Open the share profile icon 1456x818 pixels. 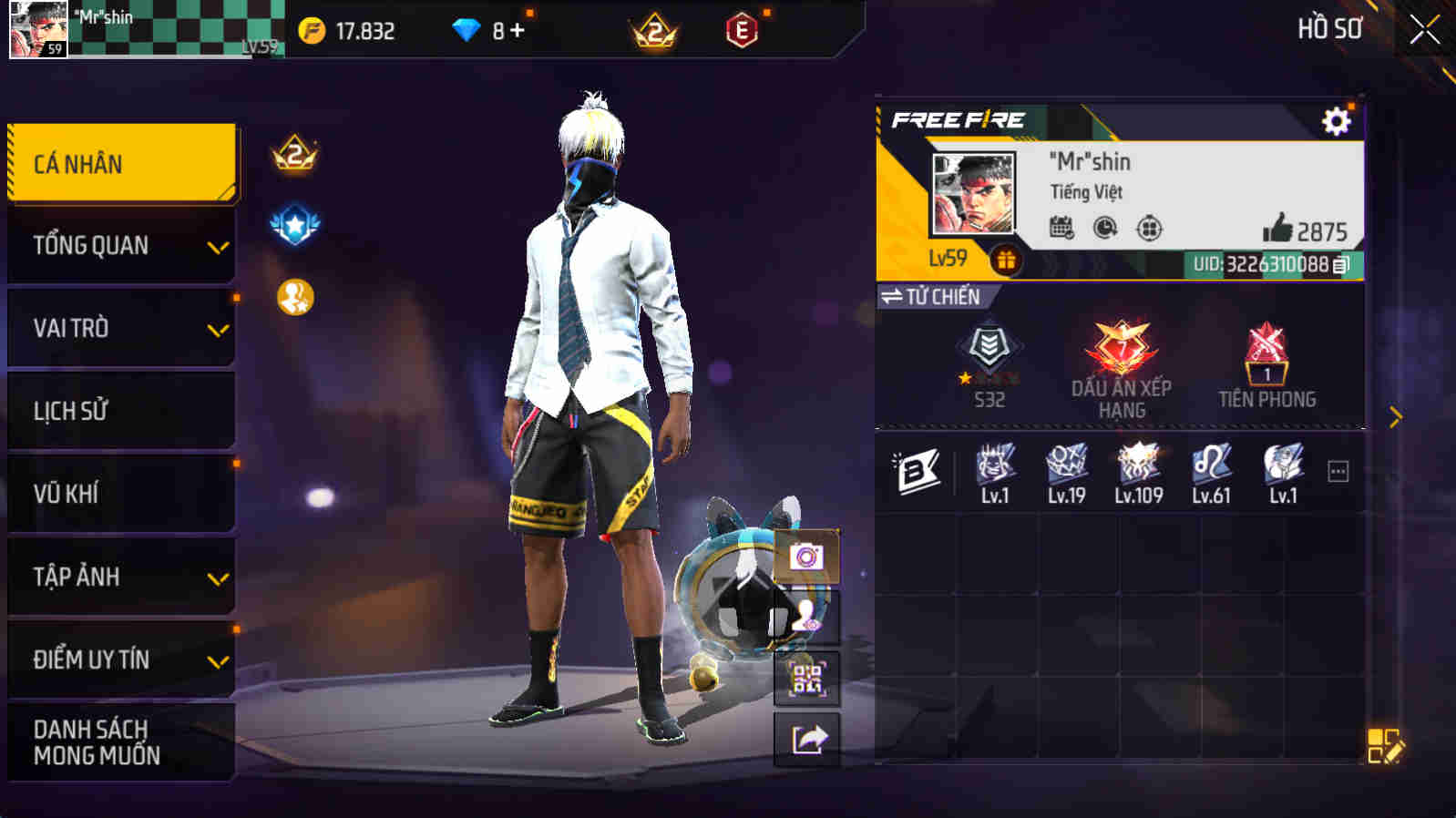tap(807, 738)
